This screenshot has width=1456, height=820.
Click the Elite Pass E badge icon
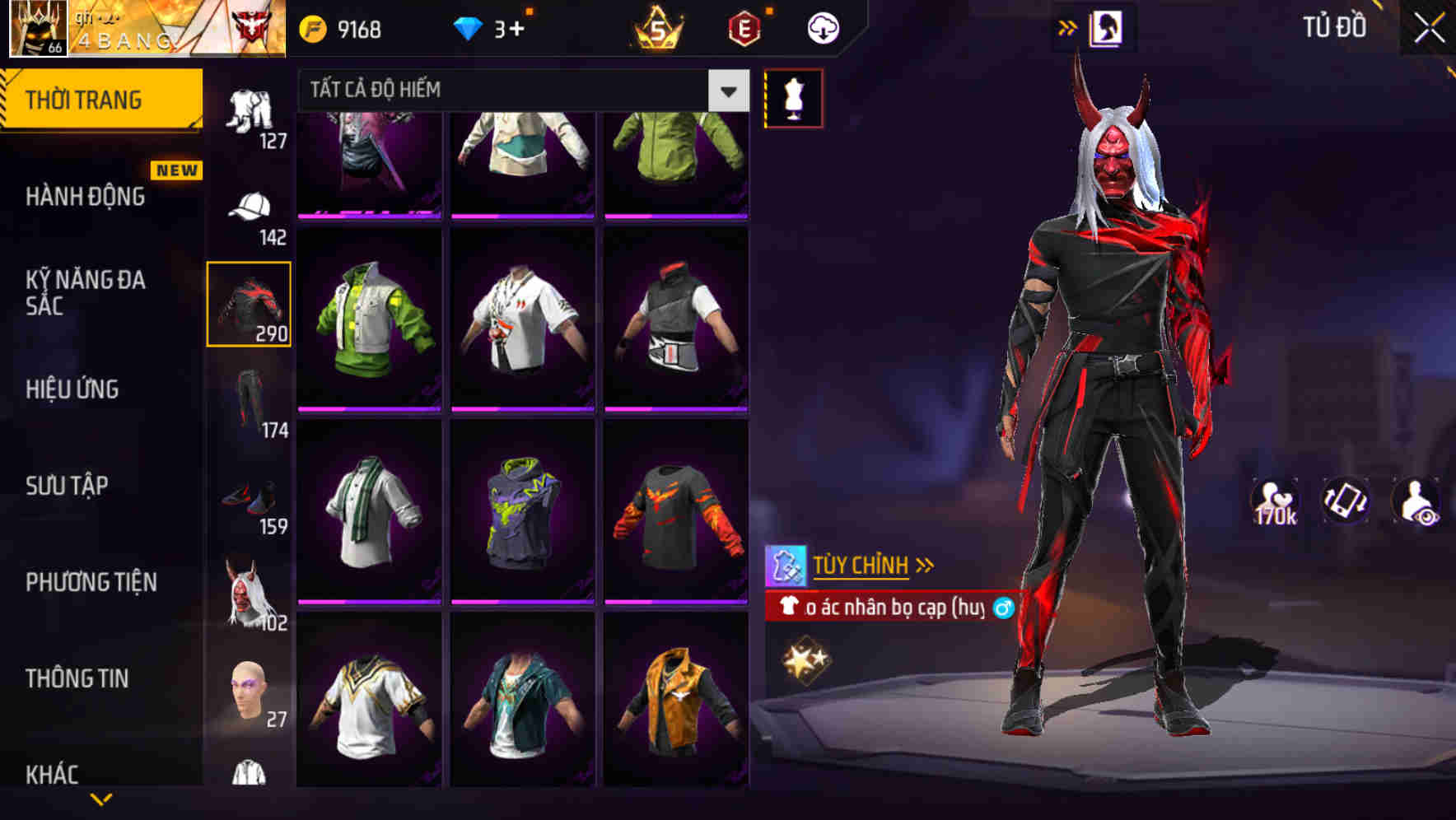click(x=745, y=26)
